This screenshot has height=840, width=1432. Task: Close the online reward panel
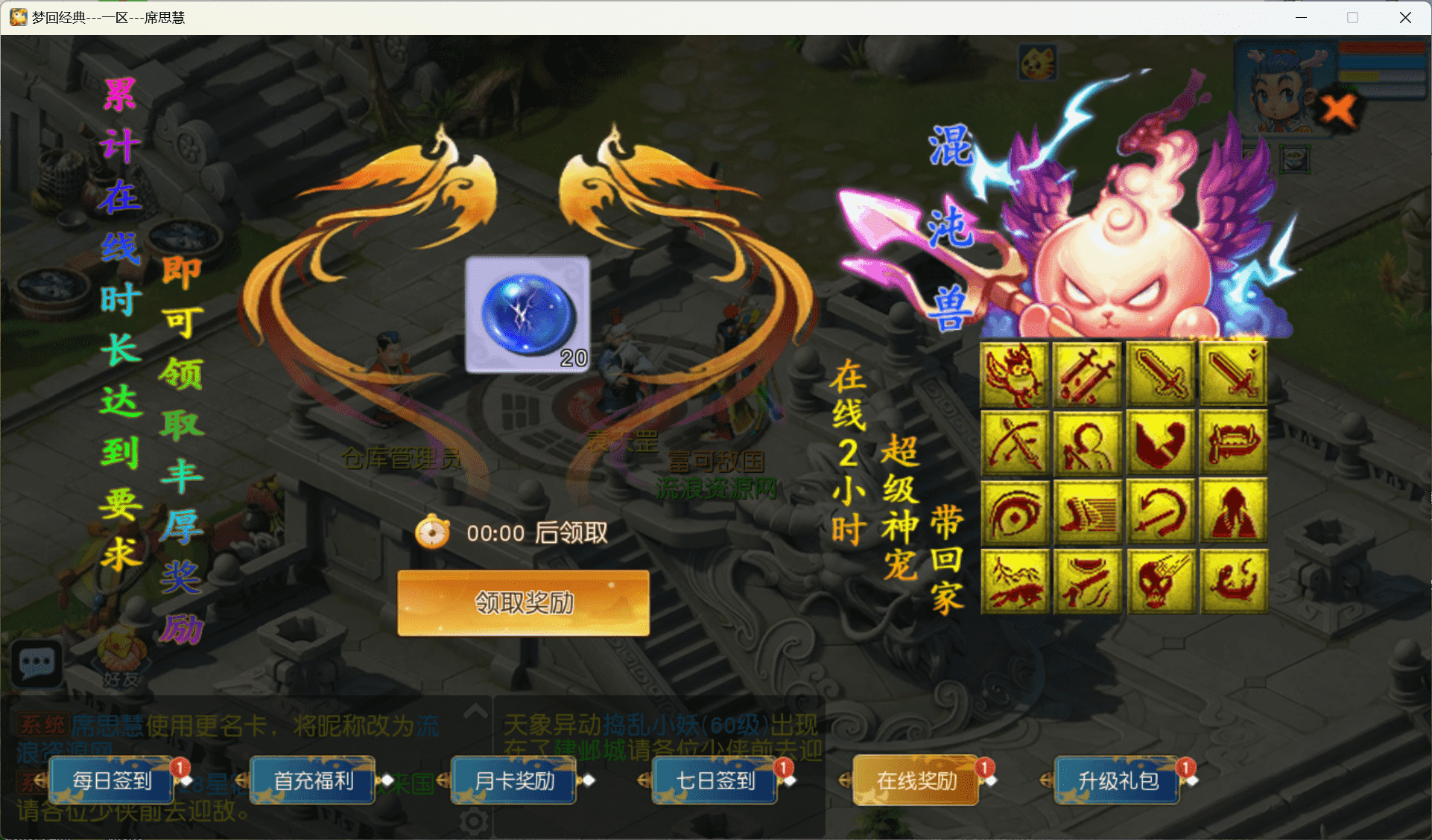click(x=1339, y=109)
